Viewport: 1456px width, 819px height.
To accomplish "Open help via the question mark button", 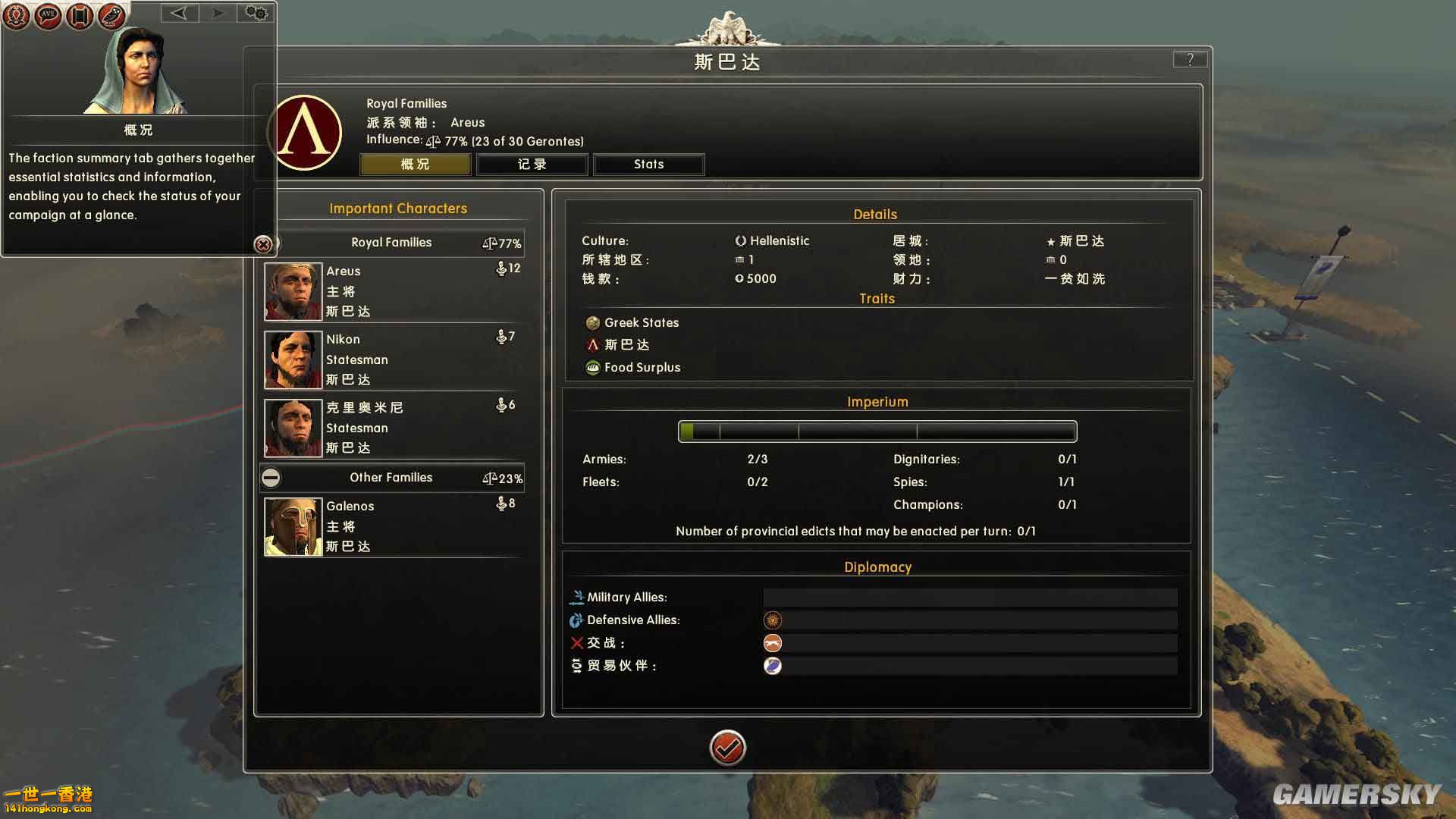I will pos(1189,59).
